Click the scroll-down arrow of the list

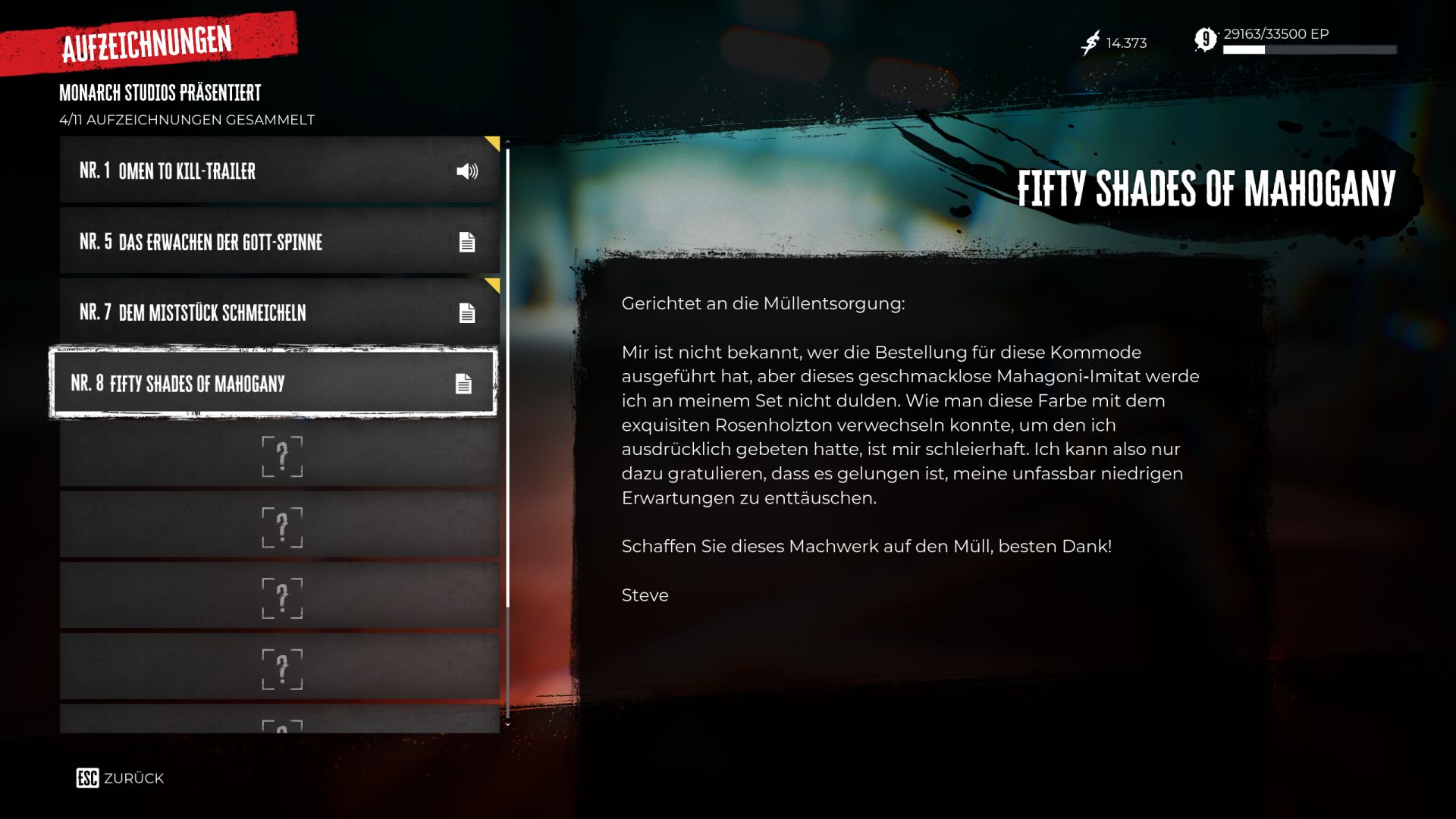pos(507,725)
